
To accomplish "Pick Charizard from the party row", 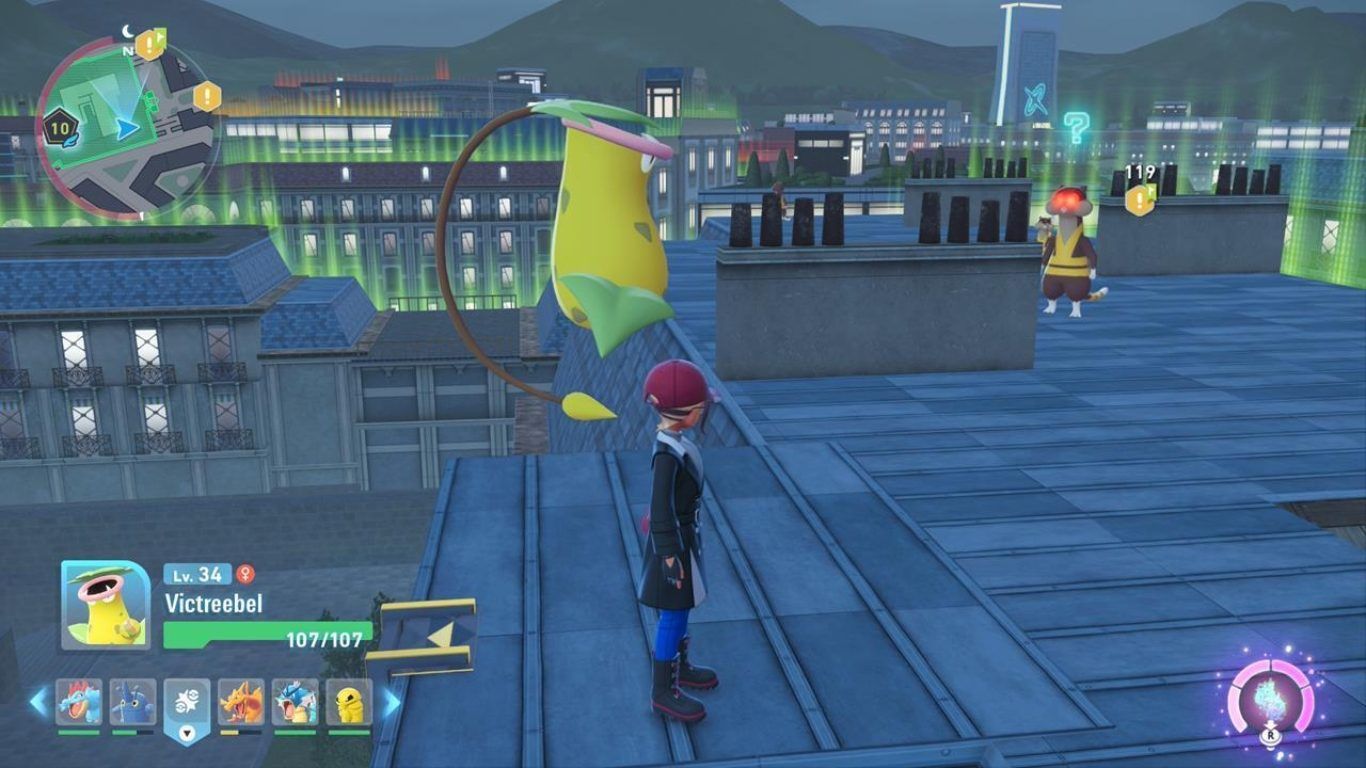I will (x=241, y=702).
